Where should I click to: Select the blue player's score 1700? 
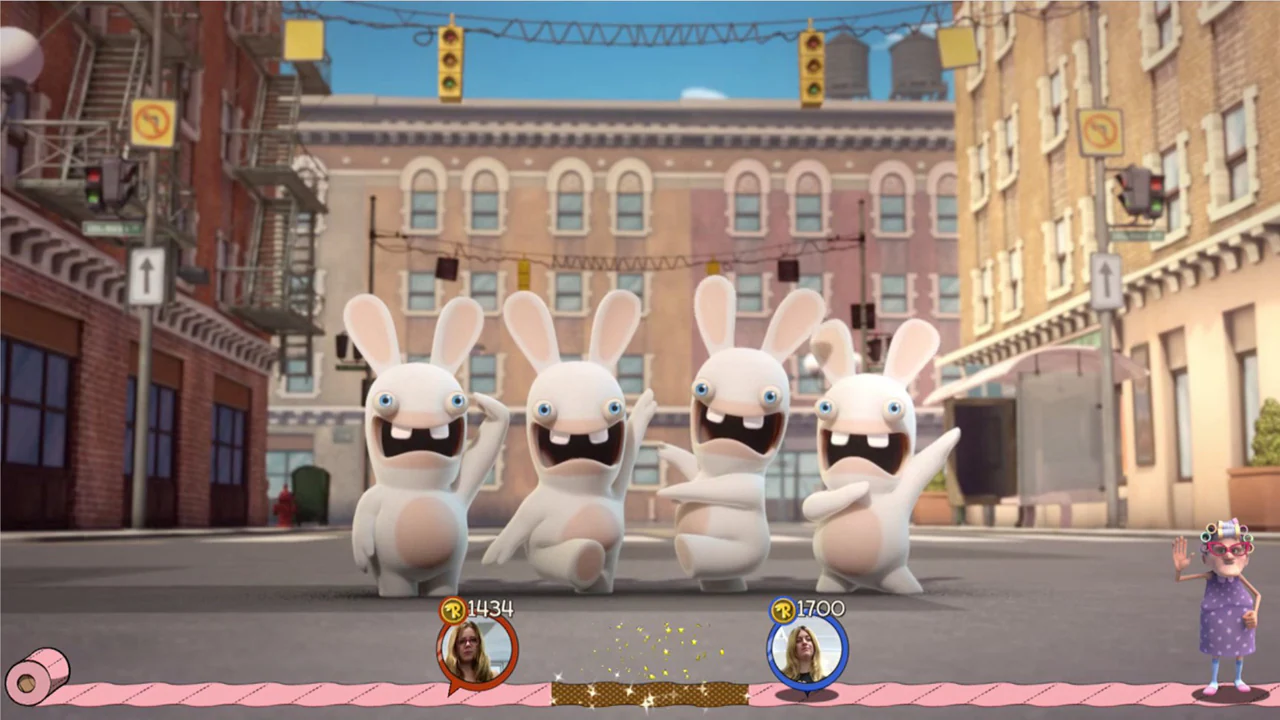[x=817, y=608]
